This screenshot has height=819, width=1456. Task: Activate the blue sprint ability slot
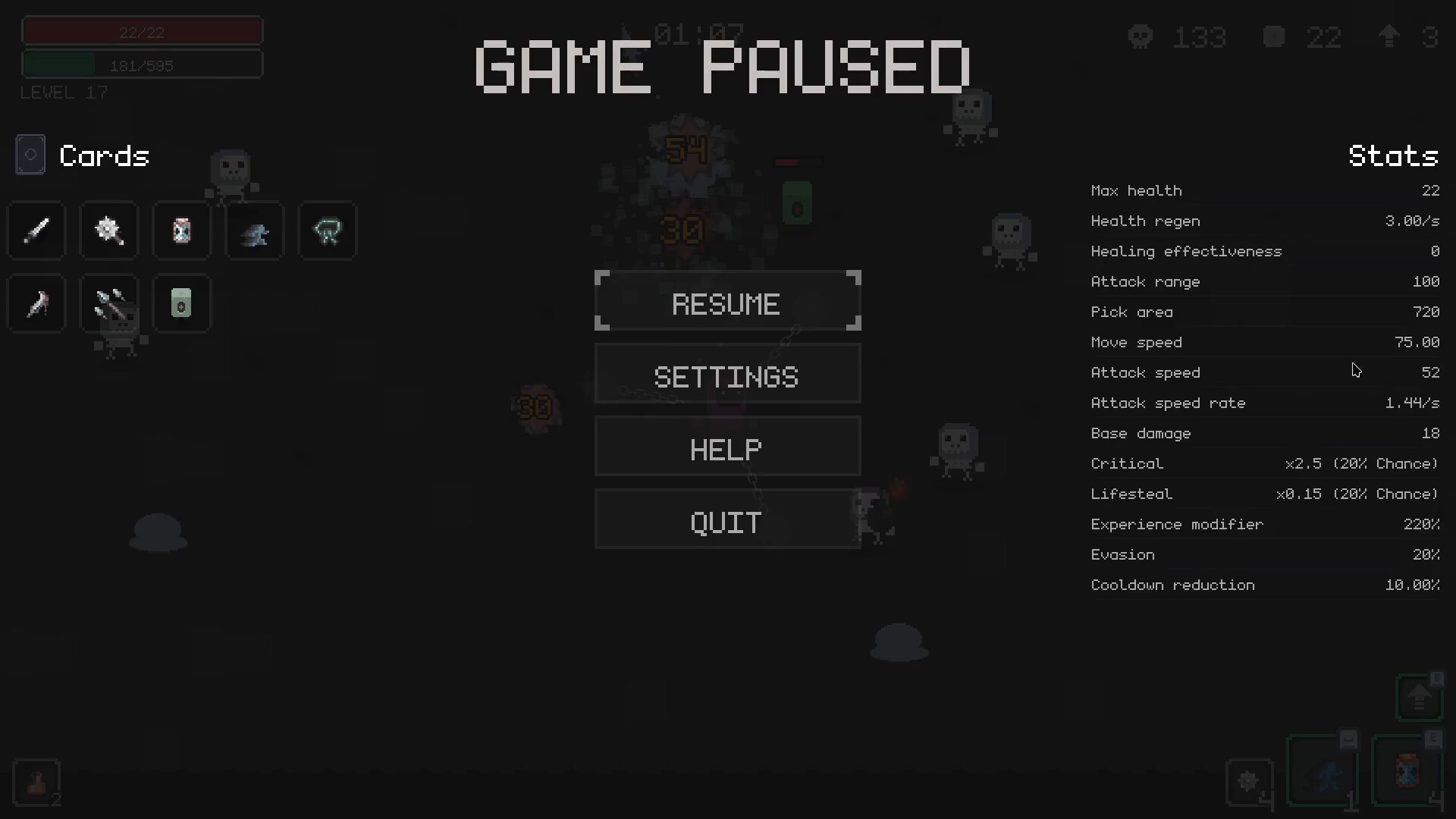point(1323,773)
